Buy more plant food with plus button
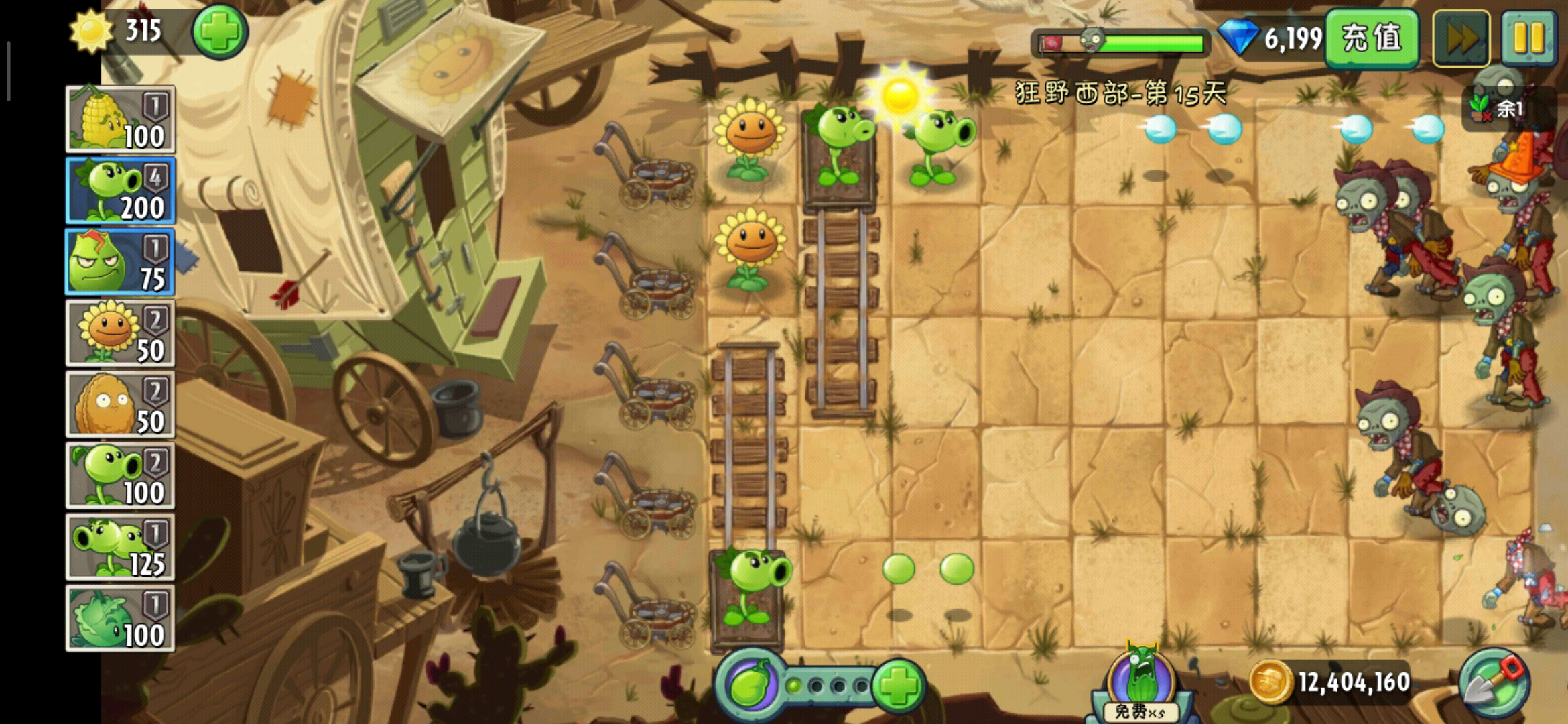 [x=898, y=685]
